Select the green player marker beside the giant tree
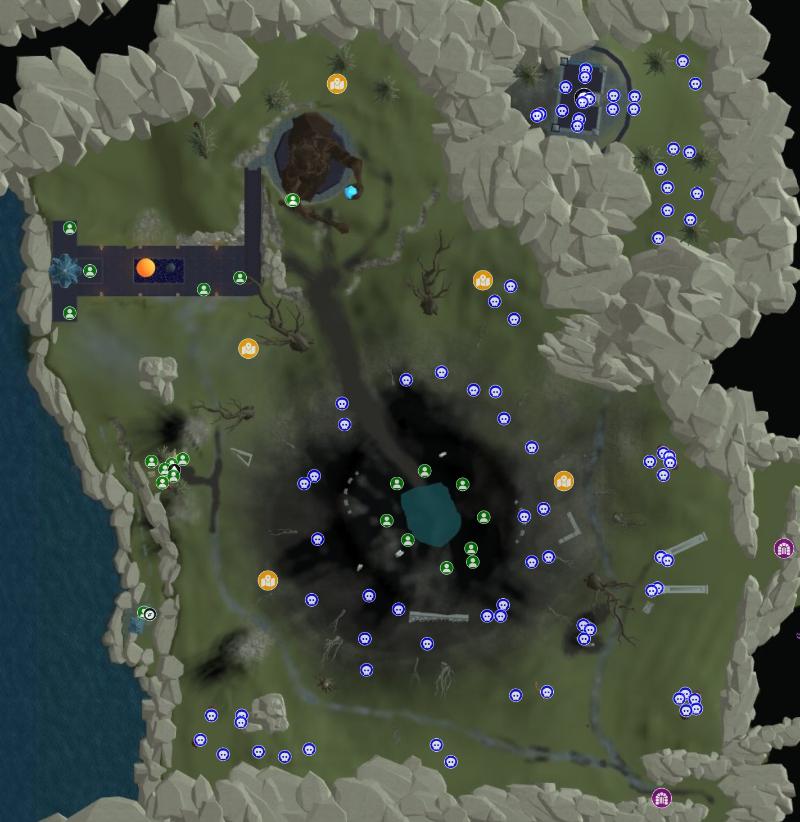The width and height of the screenshot is (800, 822). (x=293, y=201)
